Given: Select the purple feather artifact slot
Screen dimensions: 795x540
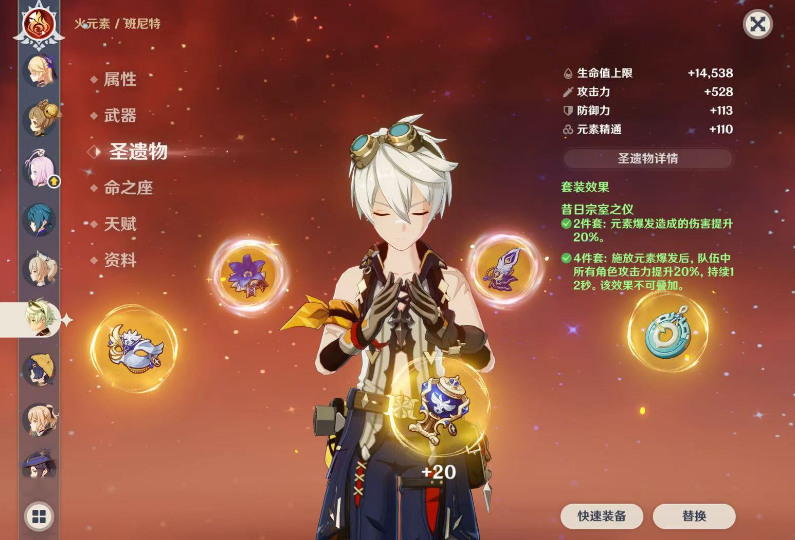Looking at the screenshot, I should click(x=503, y=266).
